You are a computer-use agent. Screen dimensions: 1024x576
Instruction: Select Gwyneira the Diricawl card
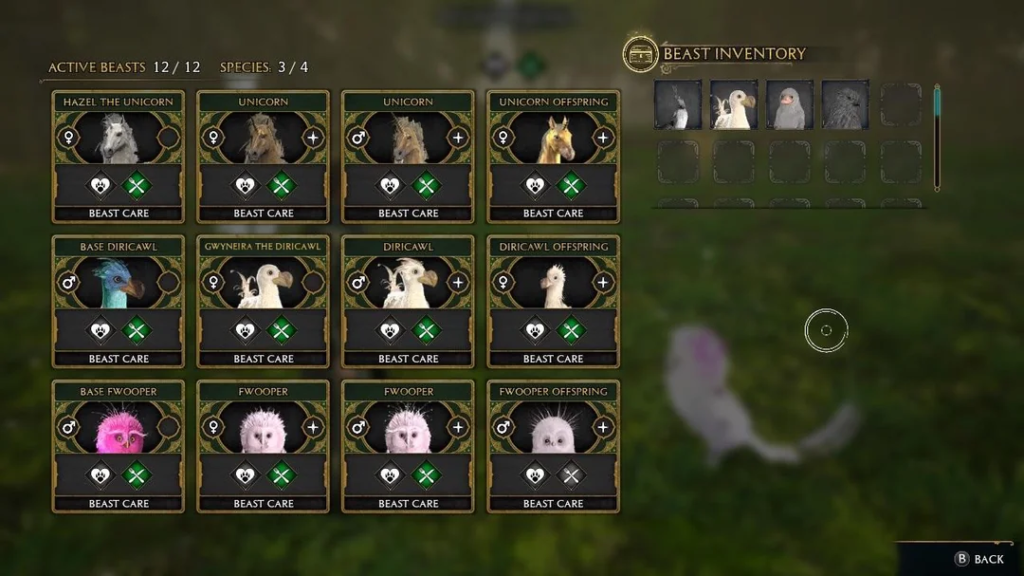263,284
